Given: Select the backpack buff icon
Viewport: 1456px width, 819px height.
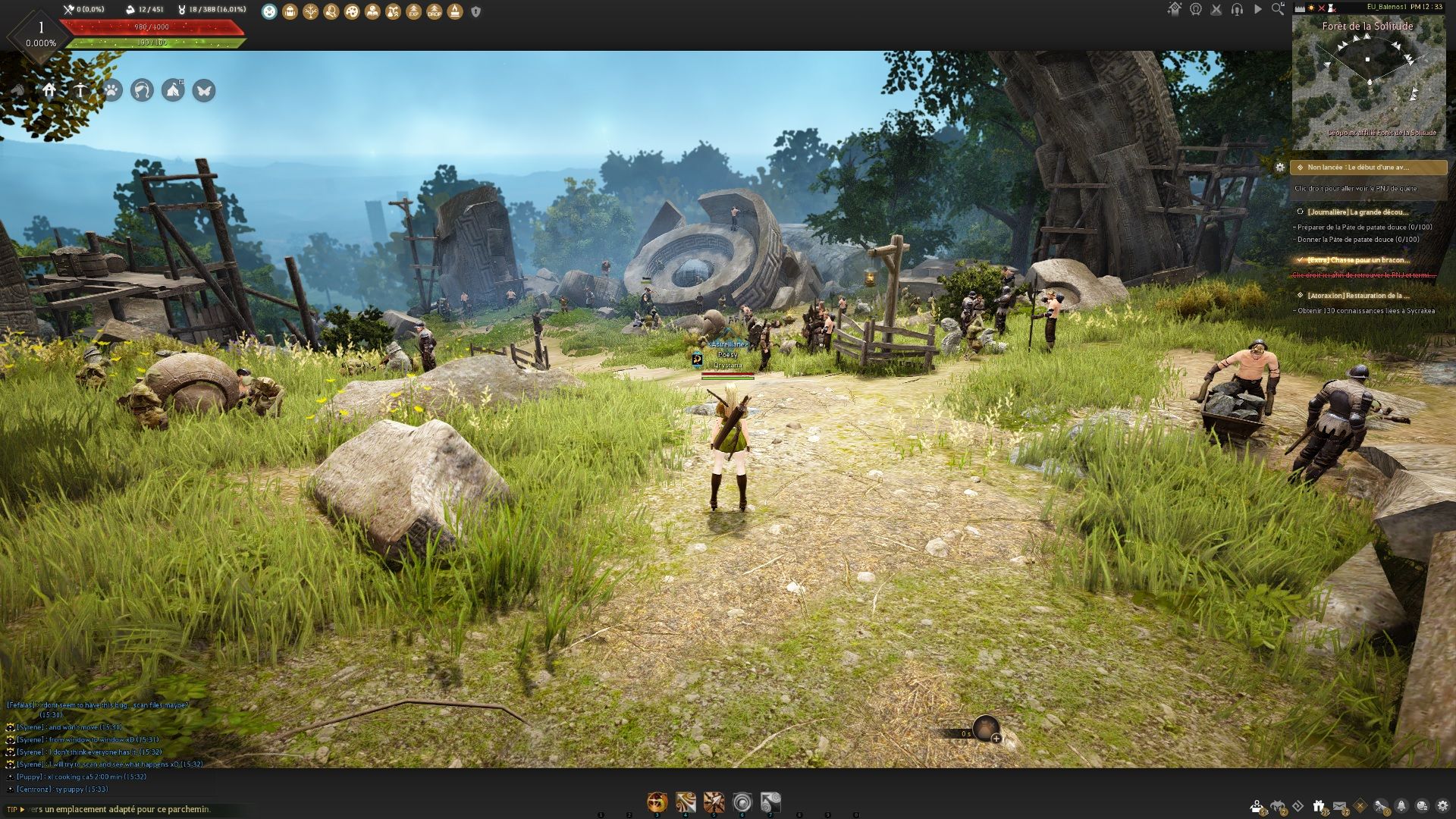Looking at the screenshot, I should tap(290, 11).
